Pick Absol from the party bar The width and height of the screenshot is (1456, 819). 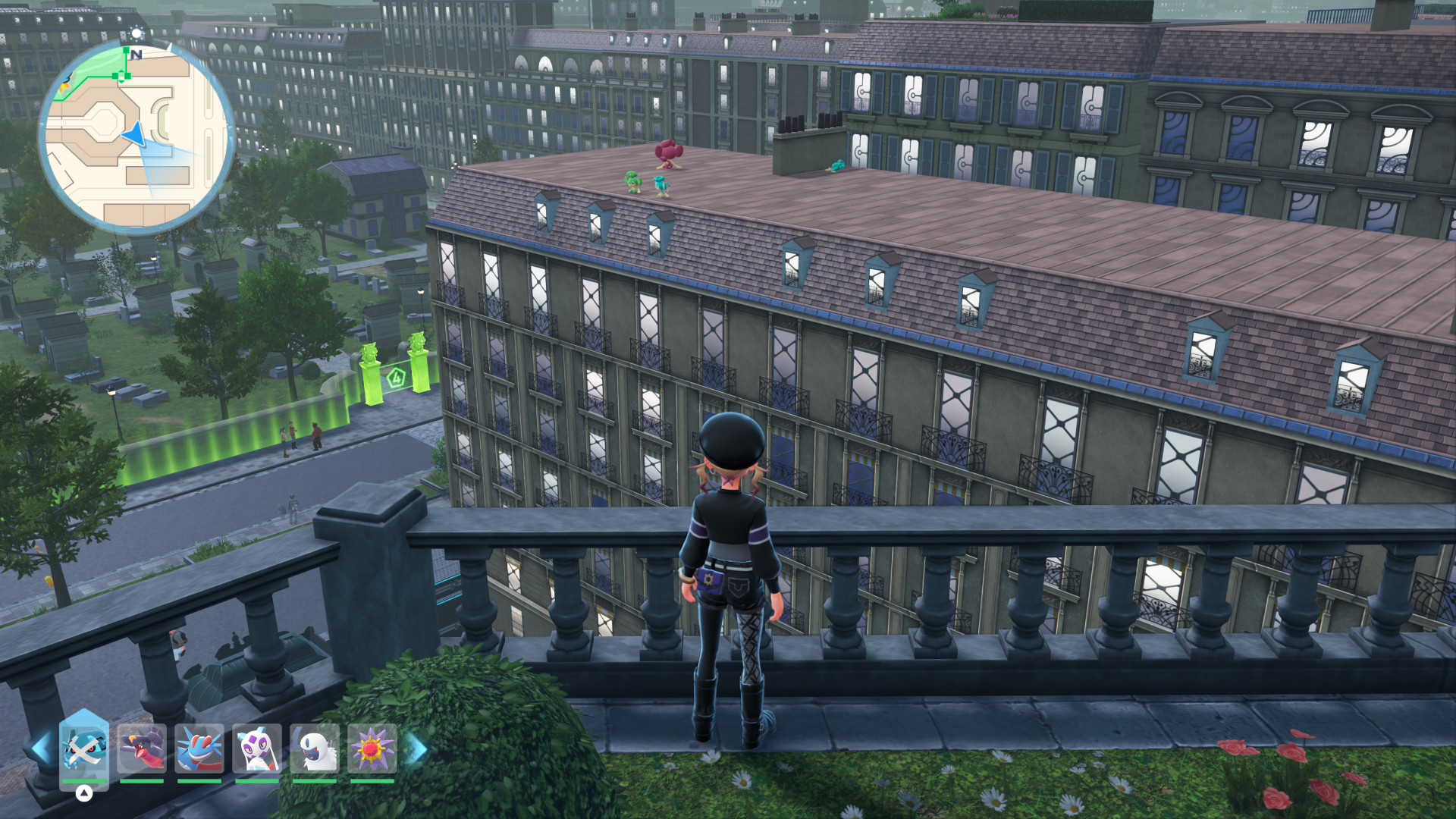(315, 749)
